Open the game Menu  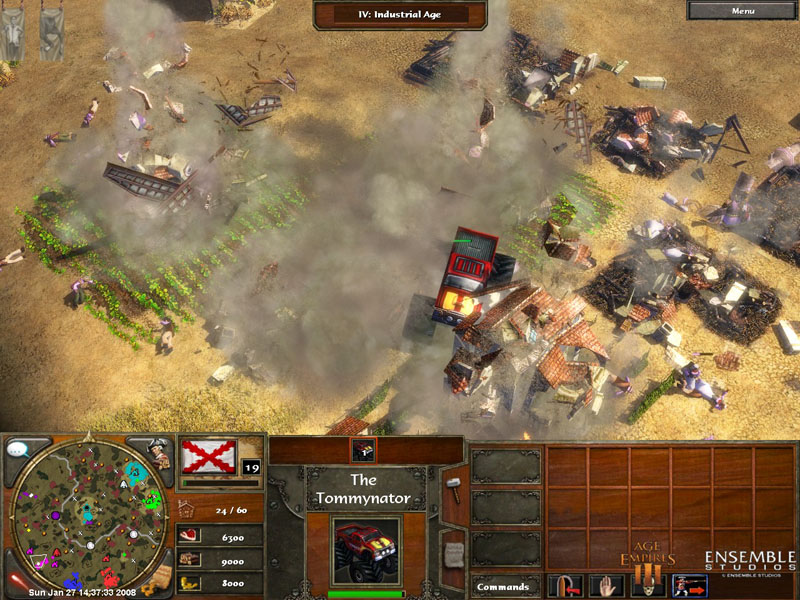tap(743, 11)
